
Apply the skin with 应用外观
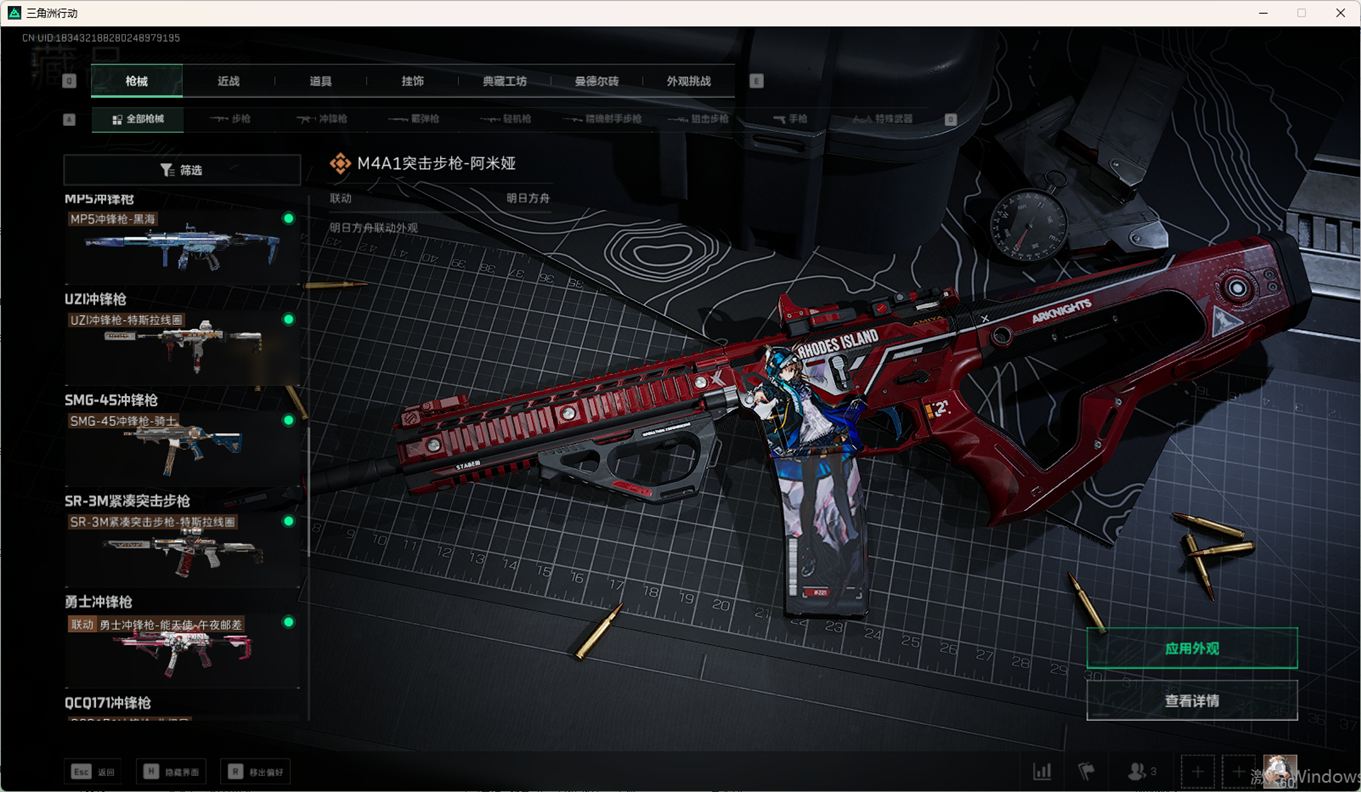pos(1191,648)
